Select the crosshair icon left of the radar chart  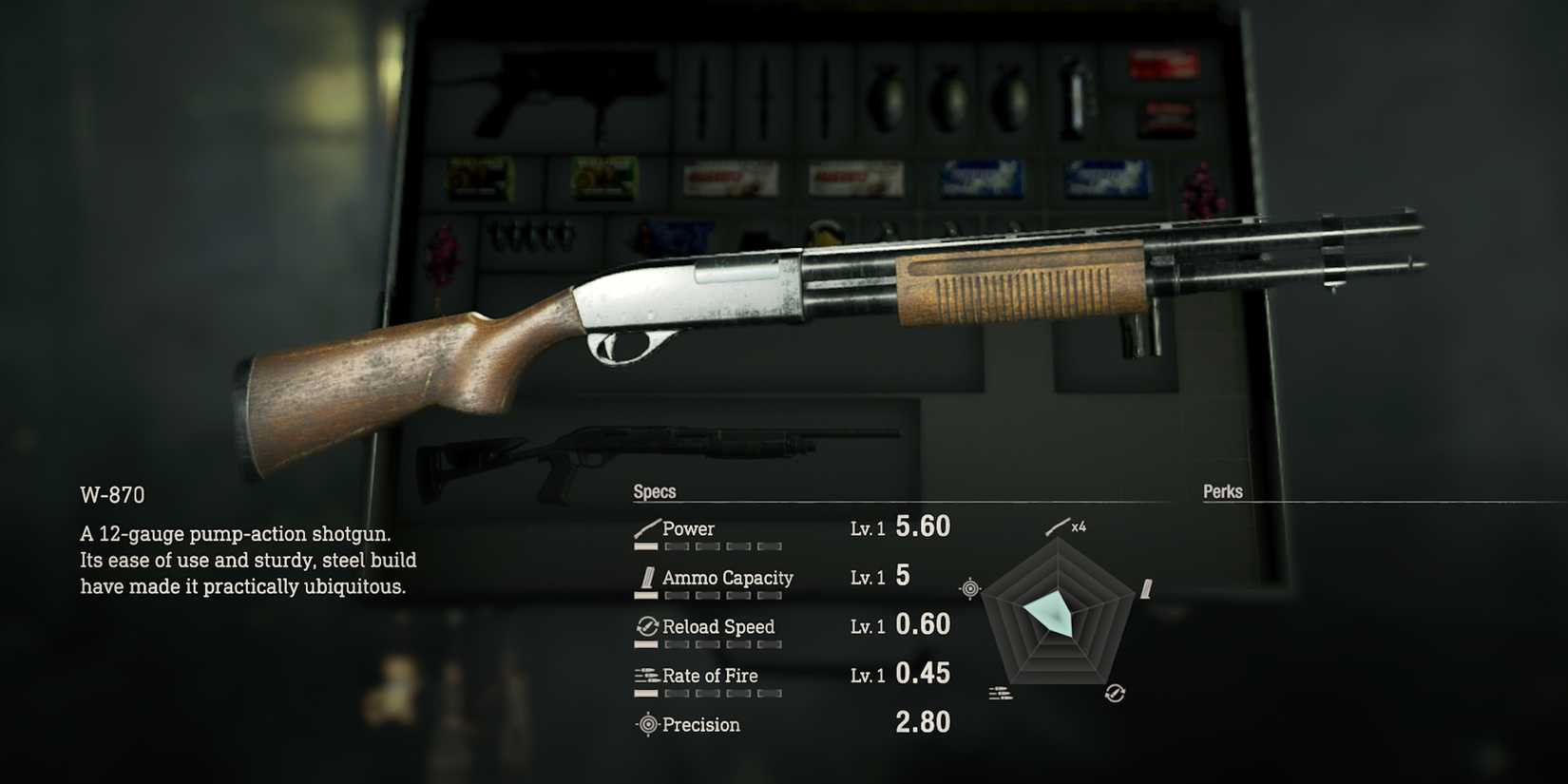point(969,588)
